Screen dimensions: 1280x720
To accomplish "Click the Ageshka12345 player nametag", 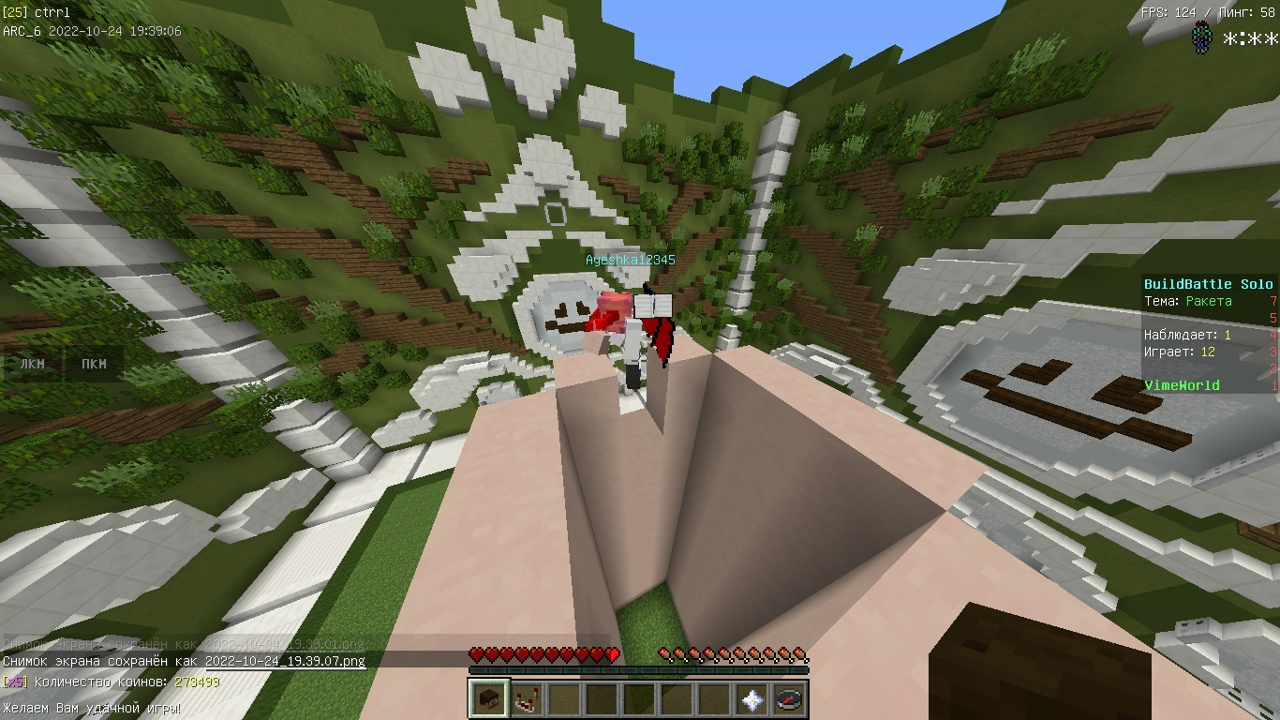I will 629,259.
